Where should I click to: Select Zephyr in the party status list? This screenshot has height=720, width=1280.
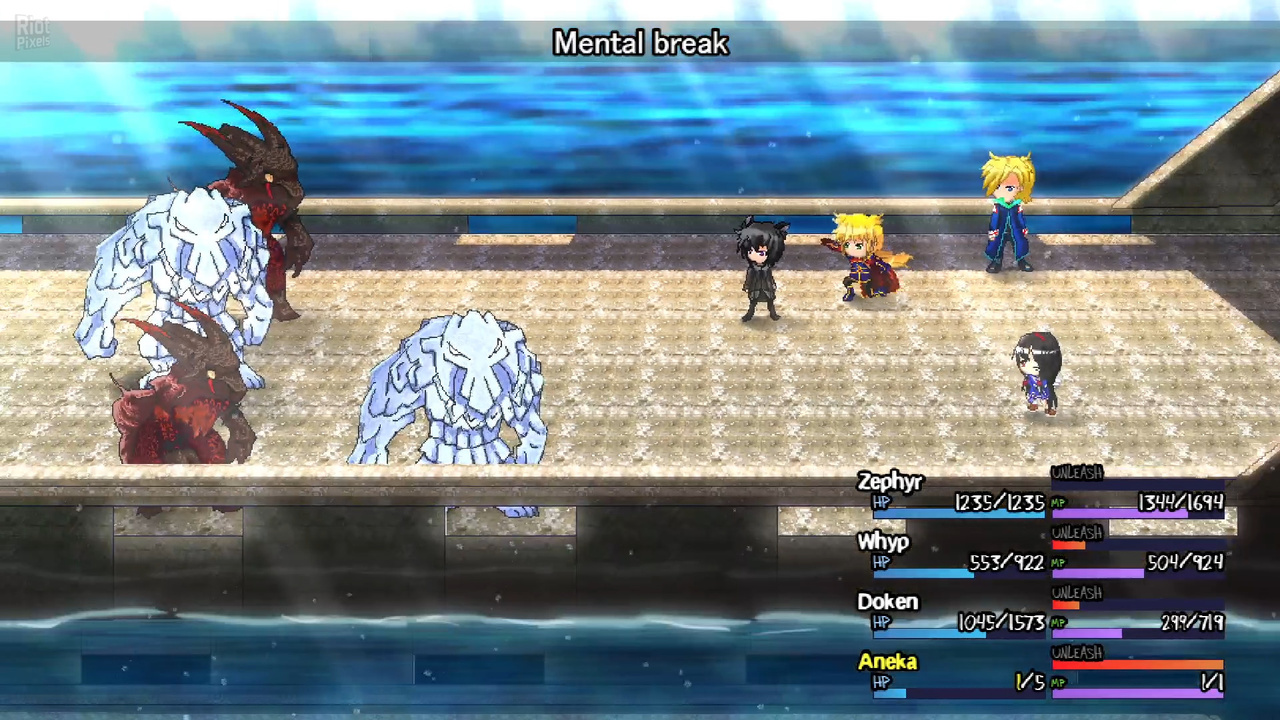click(889, 483)
